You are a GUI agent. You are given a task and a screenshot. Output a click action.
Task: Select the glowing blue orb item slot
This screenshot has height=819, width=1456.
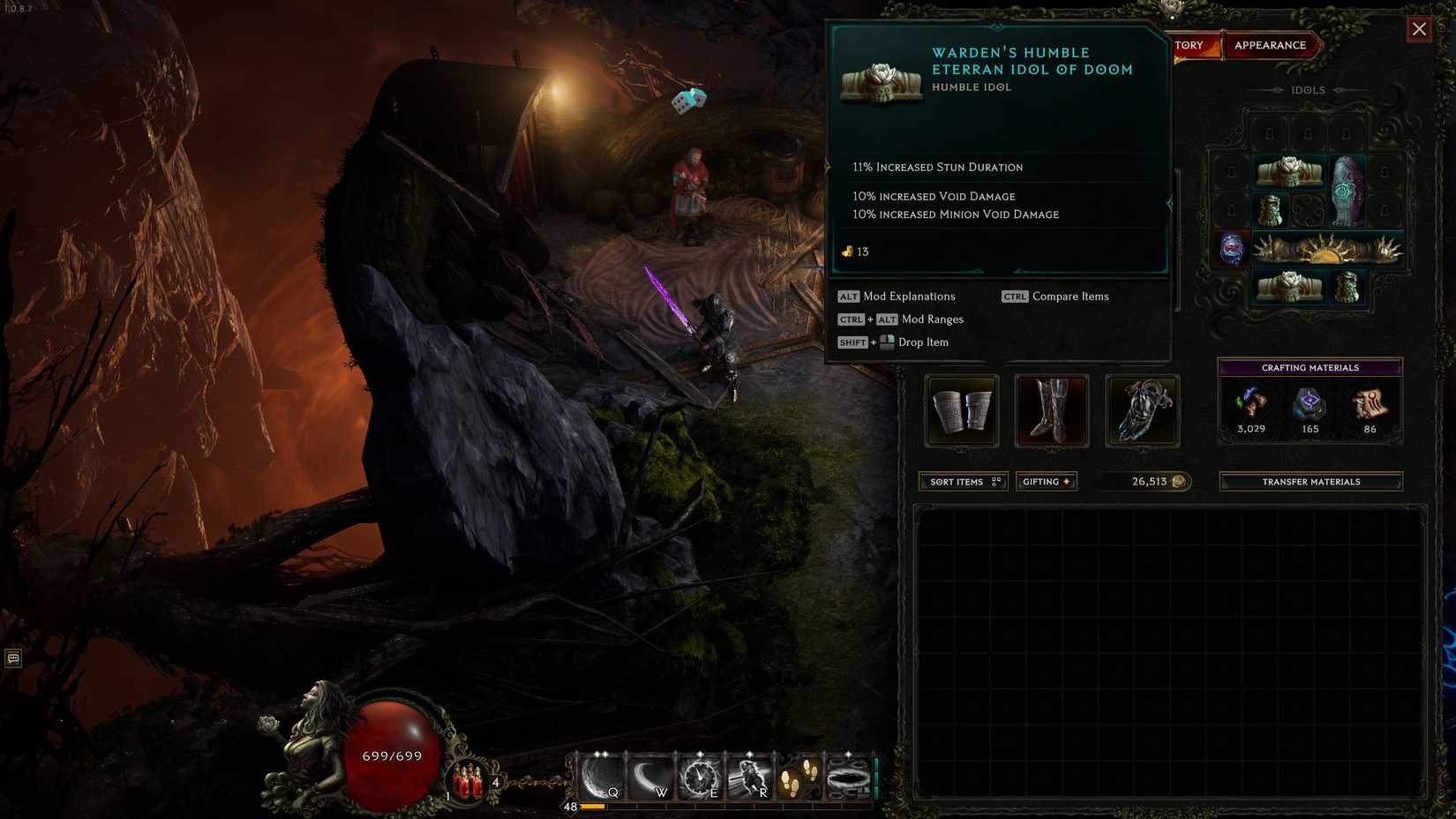pos(1231,249)
